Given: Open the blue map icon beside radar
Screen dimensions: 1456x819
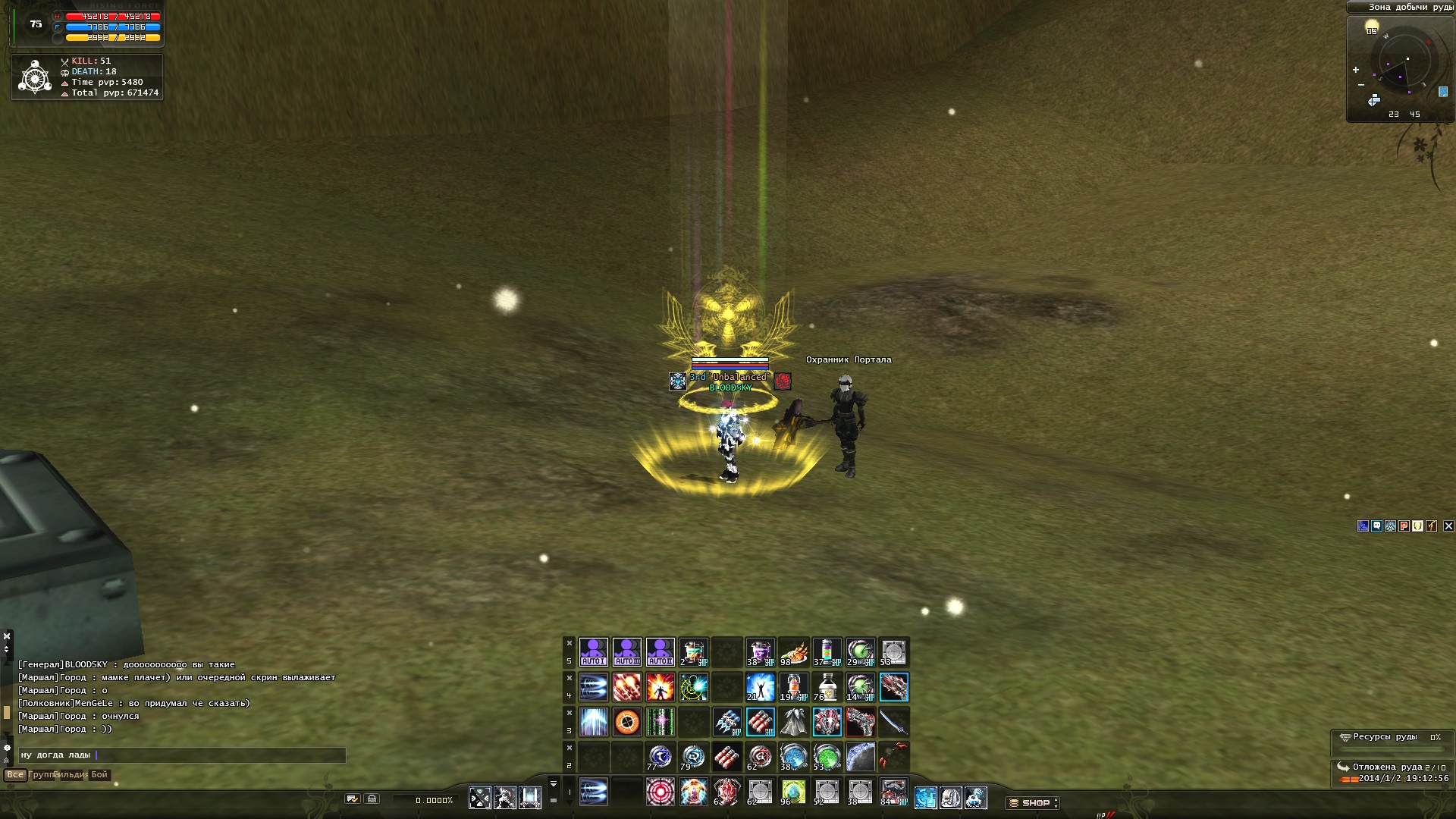Looking at the screenshot, I should pos(1442,92).
